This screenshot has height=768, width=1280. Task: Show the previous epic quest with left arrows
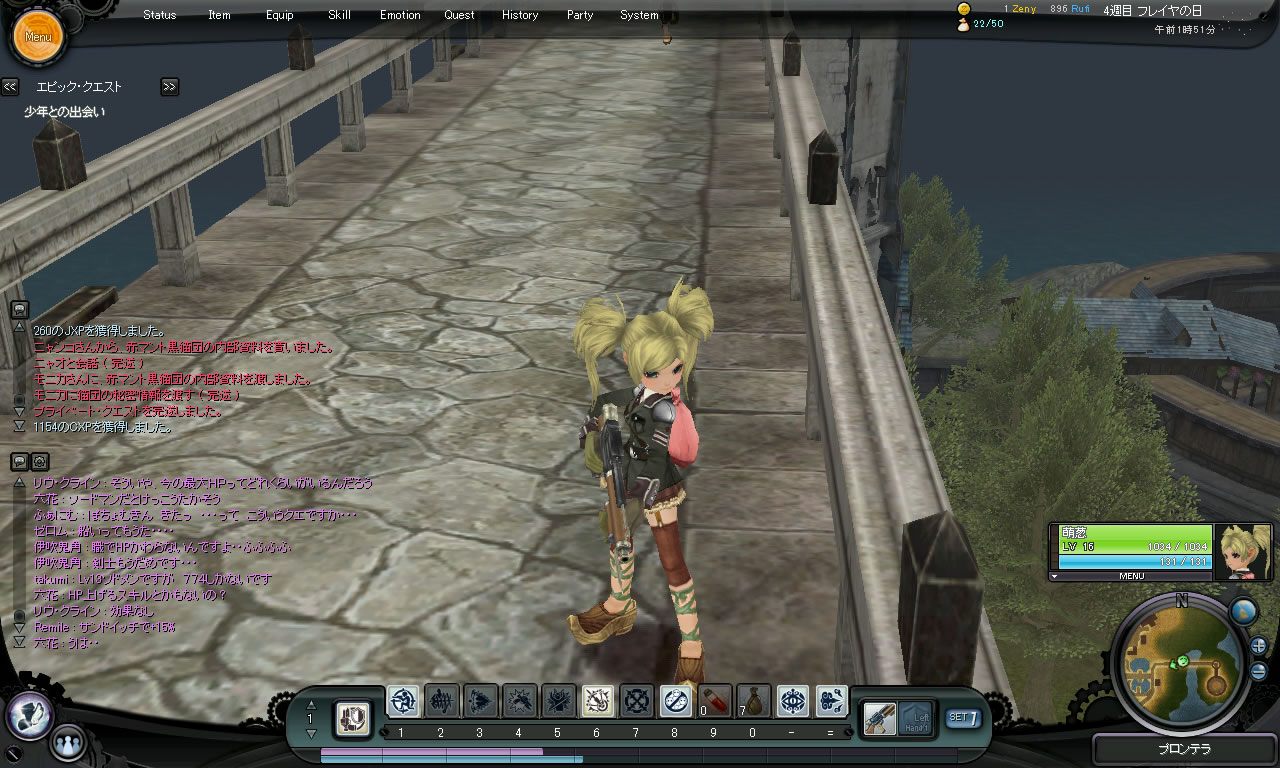pyautogui.click(x=10, y=87)
